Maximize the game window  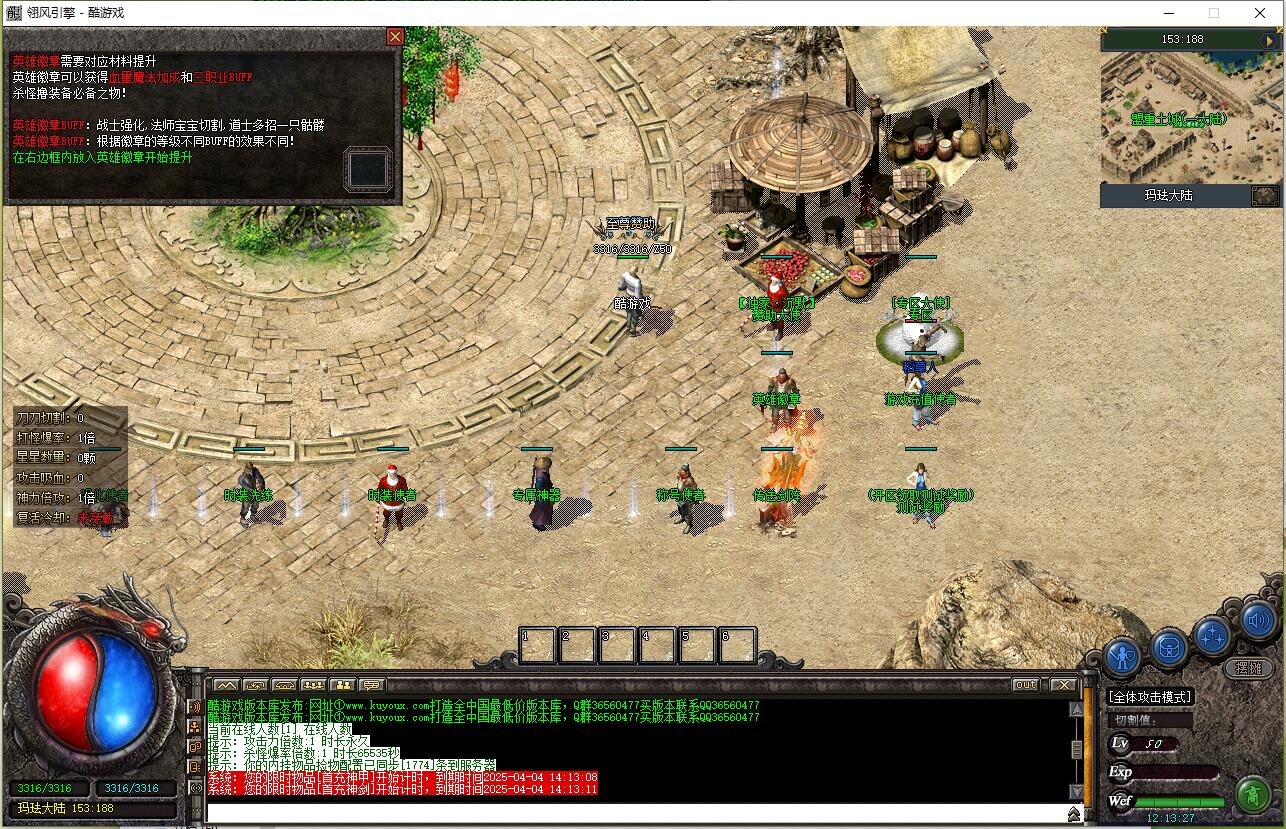(x=1214, y=13)
